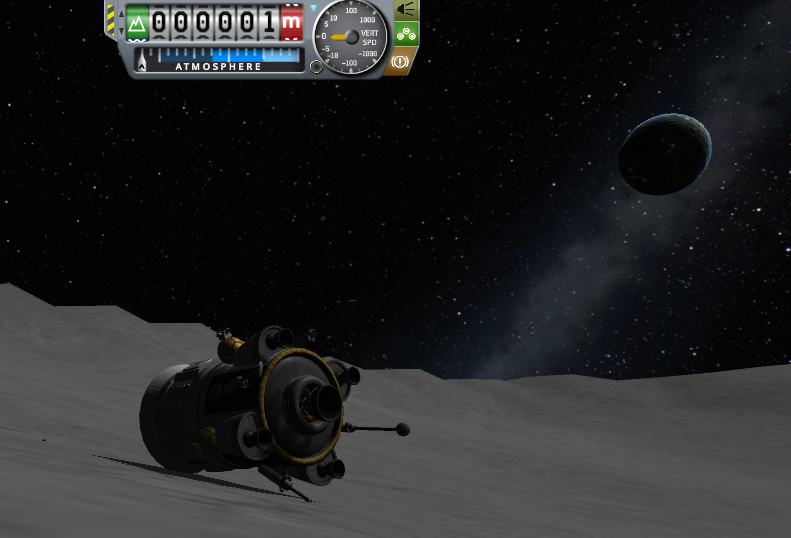Switch the altimeter terrain mode icon
Screen dimensions: 791x538
(x=137, y=22)
